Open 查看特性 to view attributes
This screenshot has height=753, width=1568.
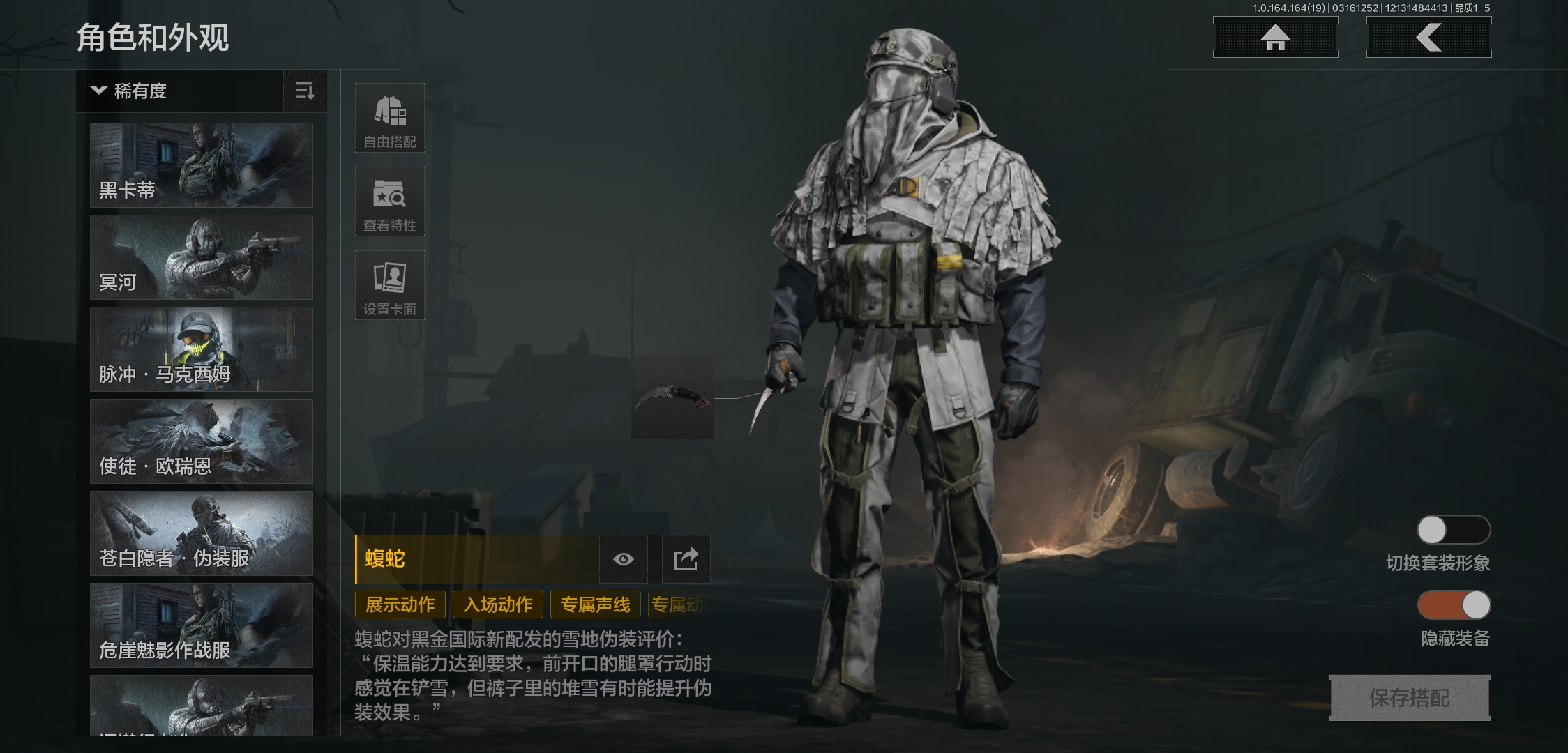tap(389, 201)
